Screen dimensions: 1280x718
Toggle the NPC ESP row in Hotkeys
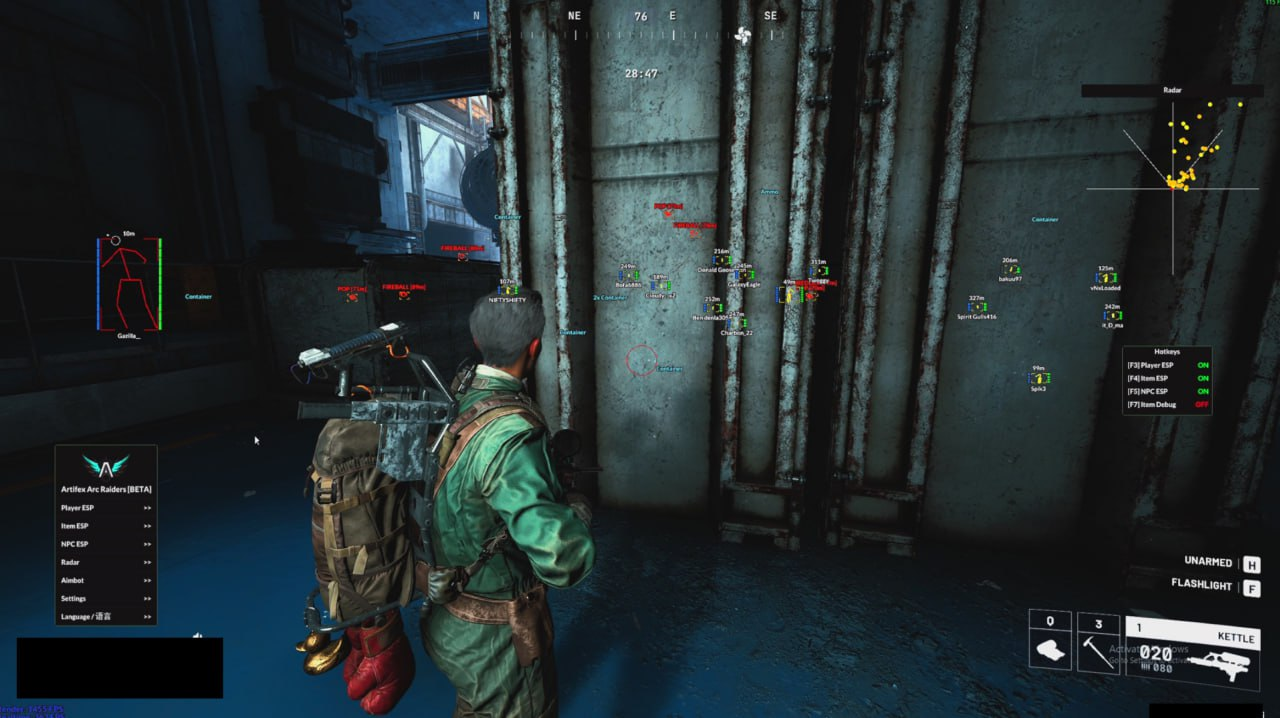click(1167, 391)
